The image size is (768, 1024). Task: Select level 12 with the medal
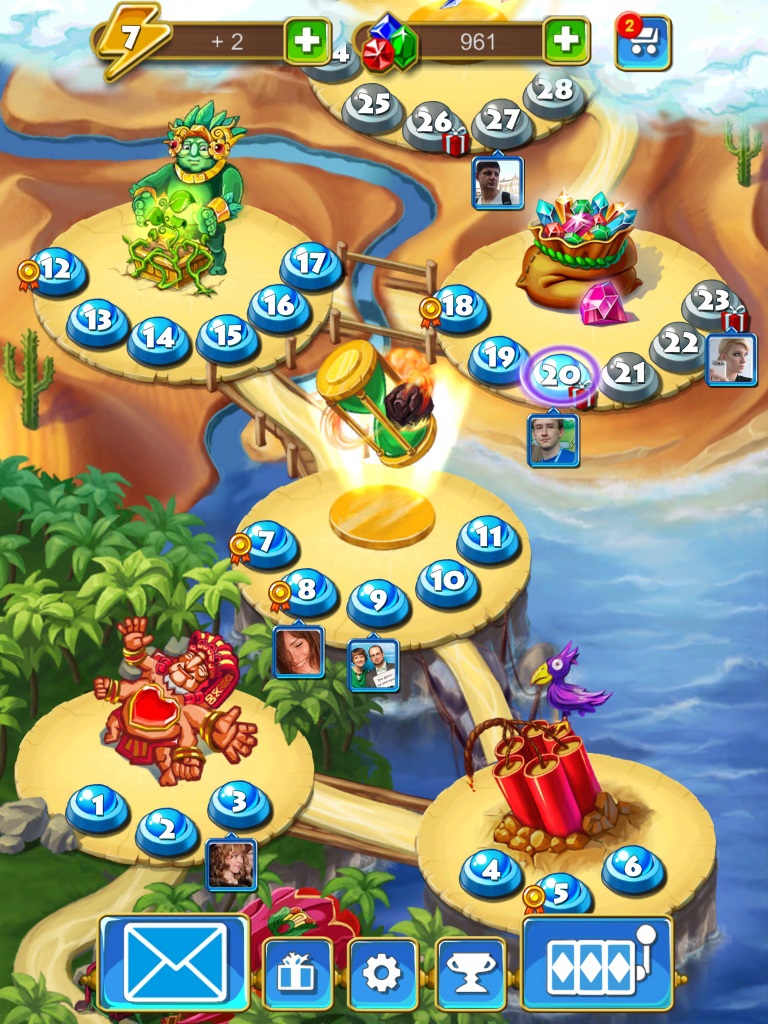57,270
